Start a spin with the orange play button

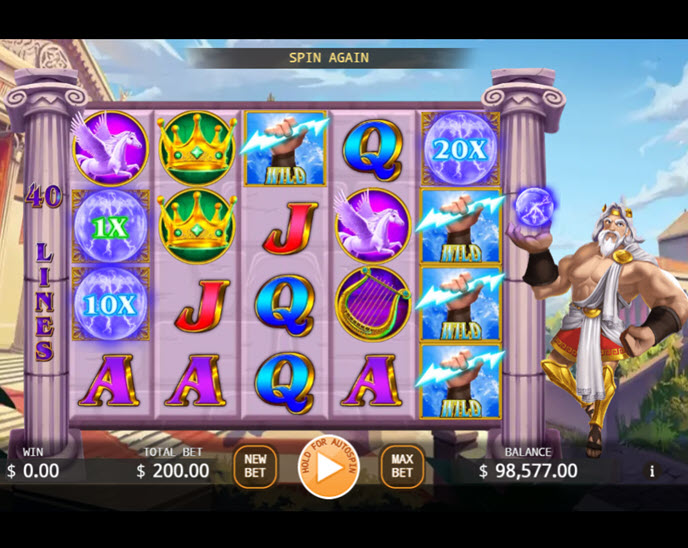point(328,466)
